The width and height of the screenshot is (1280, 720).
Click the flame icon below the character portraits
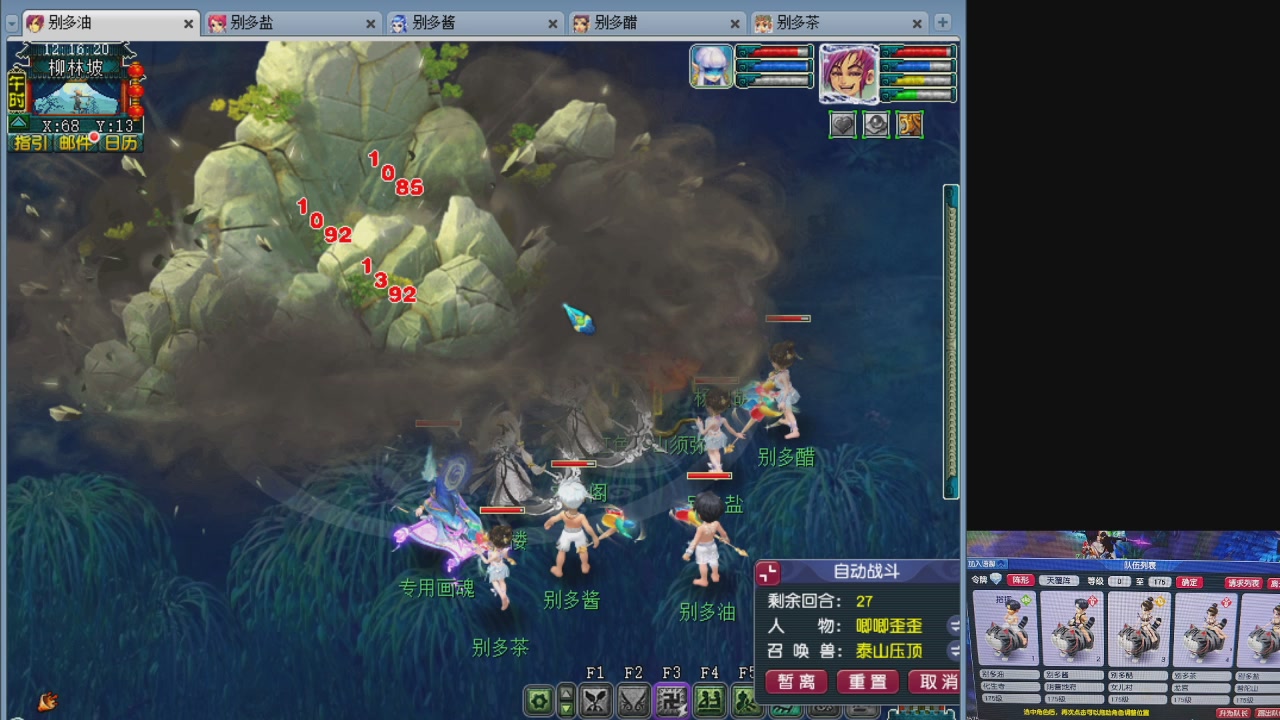click(908, 124)
